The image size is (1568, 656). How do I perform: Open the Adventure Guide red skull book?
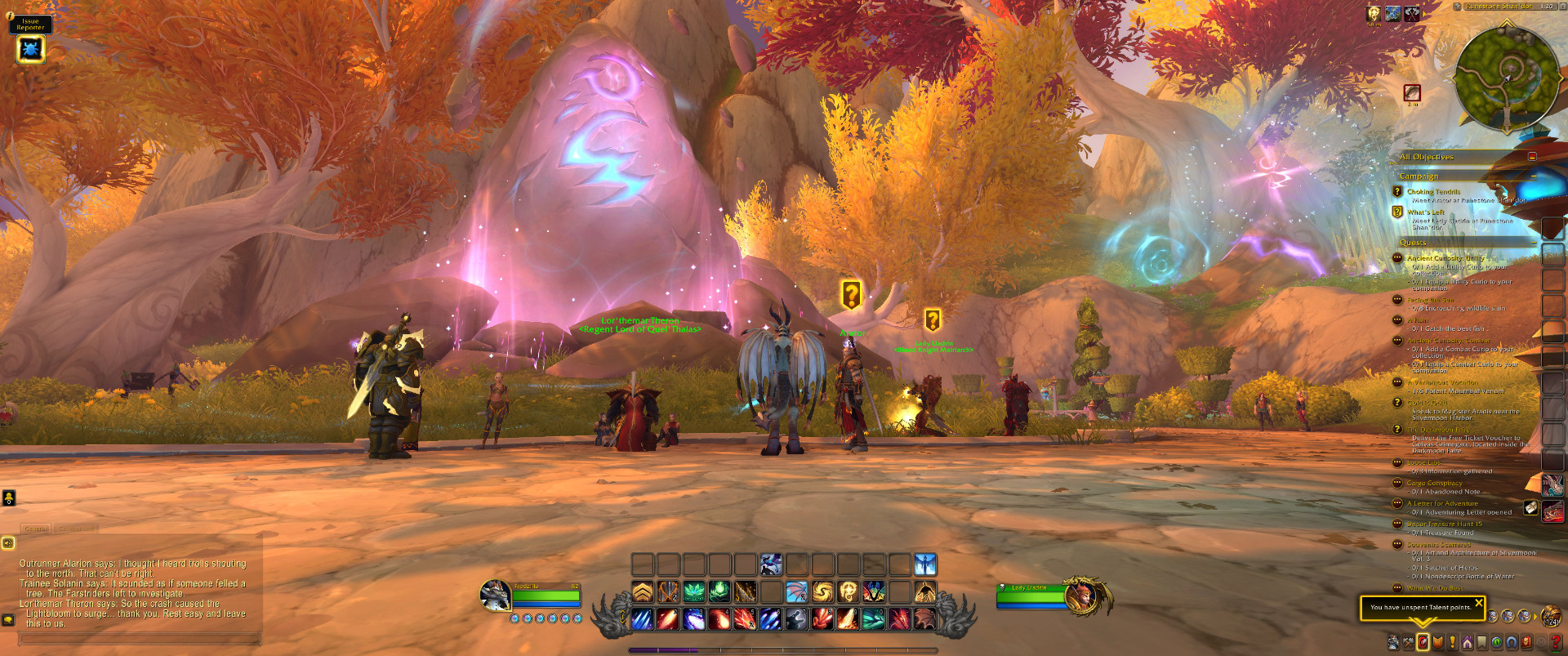click(1526, 643)
